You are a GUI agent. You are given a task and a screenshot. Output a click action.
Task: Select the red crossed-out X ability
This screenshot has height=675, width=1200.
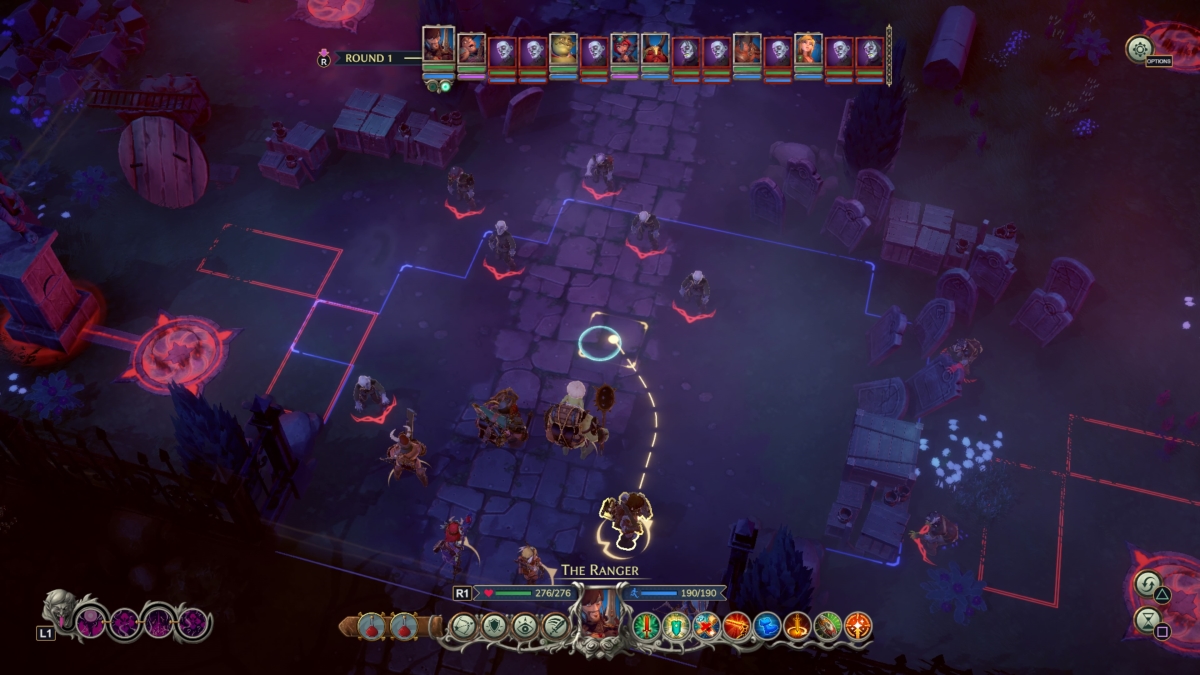pyautogui.click(x=707, y=627)
